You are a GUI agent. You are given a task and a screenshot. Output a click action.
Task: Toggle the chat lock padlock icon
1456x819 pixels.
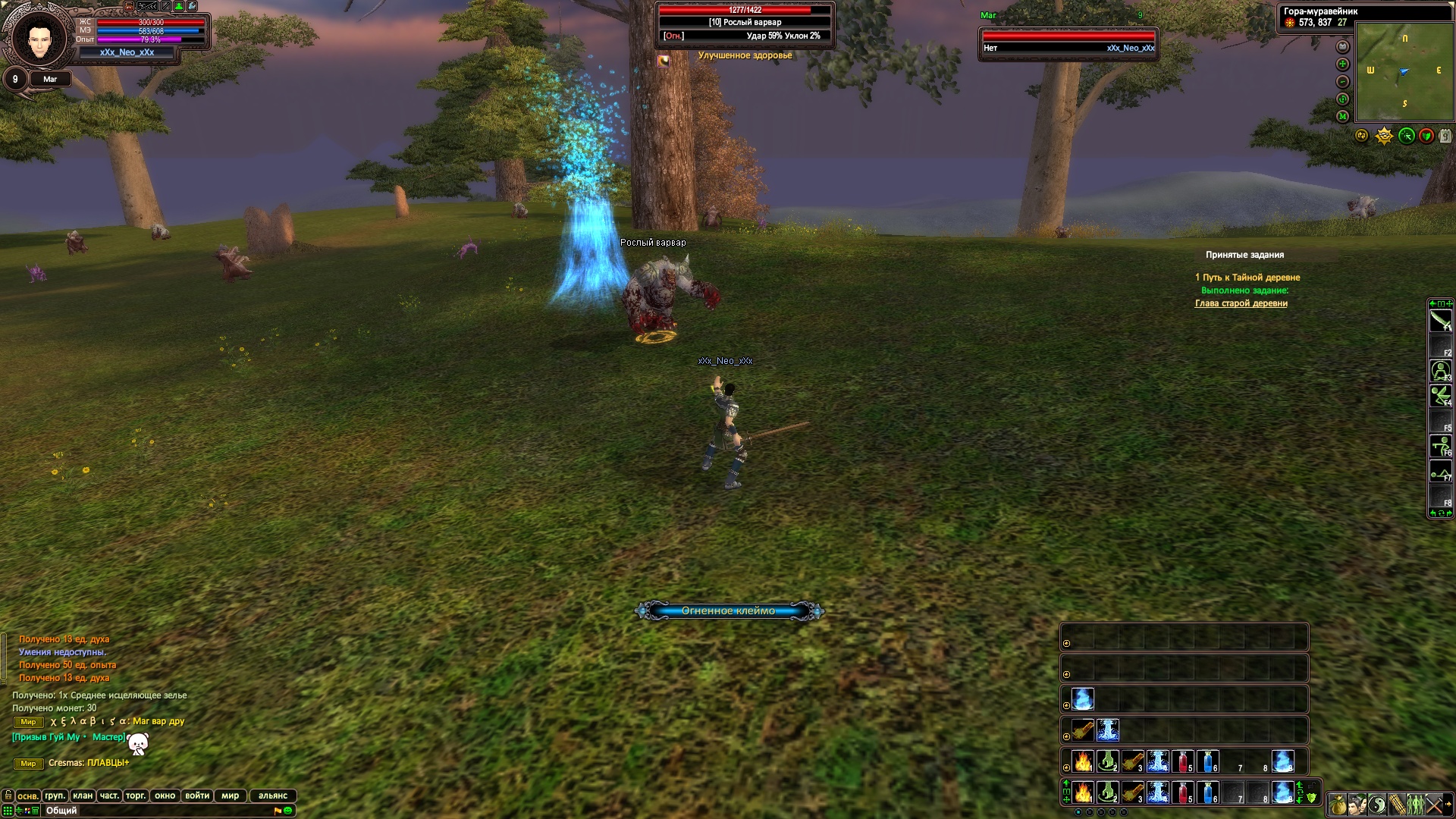[8, 795]
